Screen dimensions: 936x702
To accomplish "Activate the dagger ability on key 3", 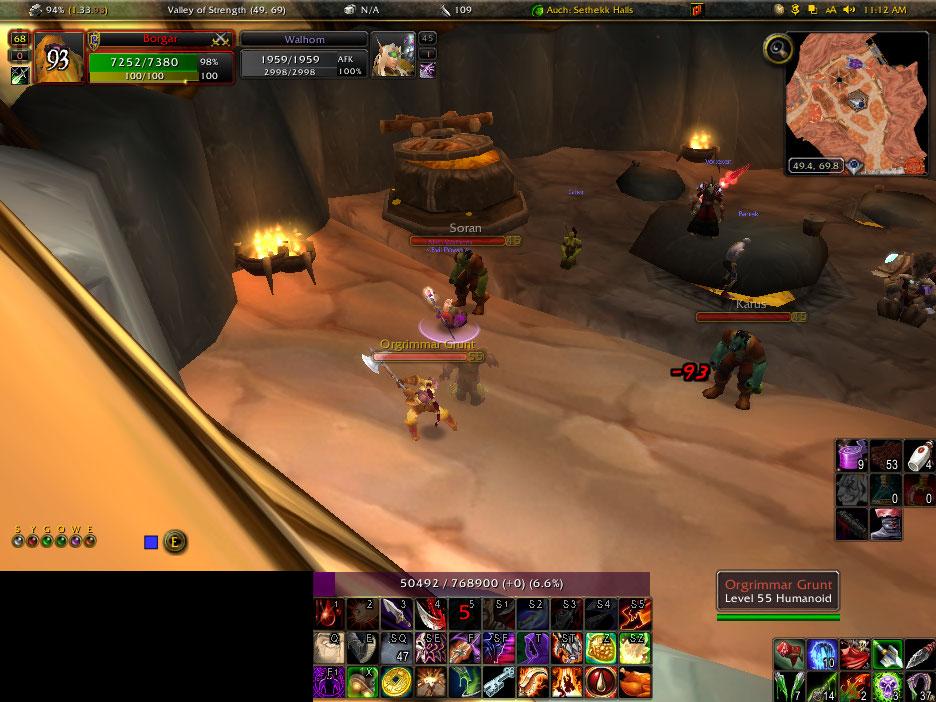I will click(397, 613).
